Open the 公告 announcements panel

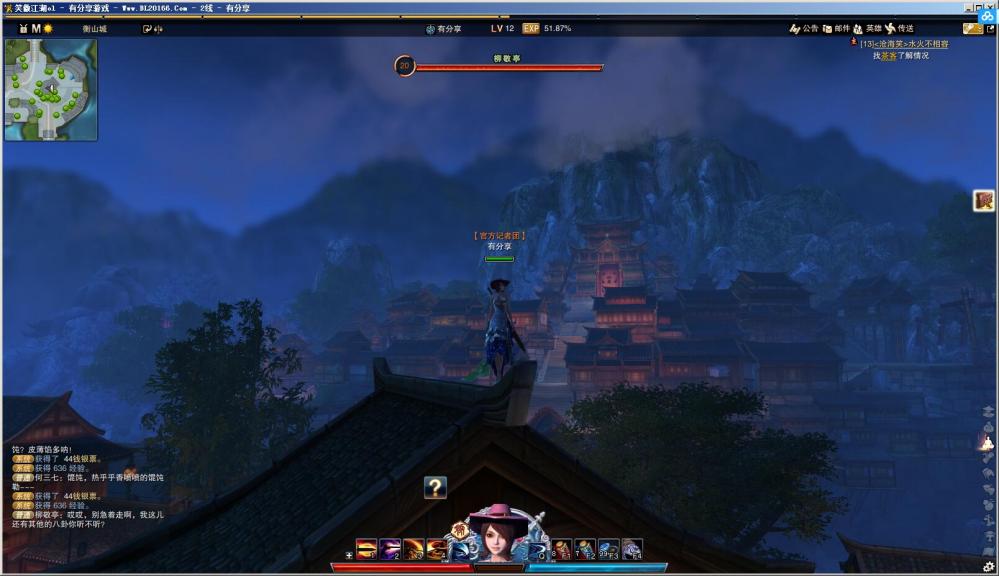point(803,29)
